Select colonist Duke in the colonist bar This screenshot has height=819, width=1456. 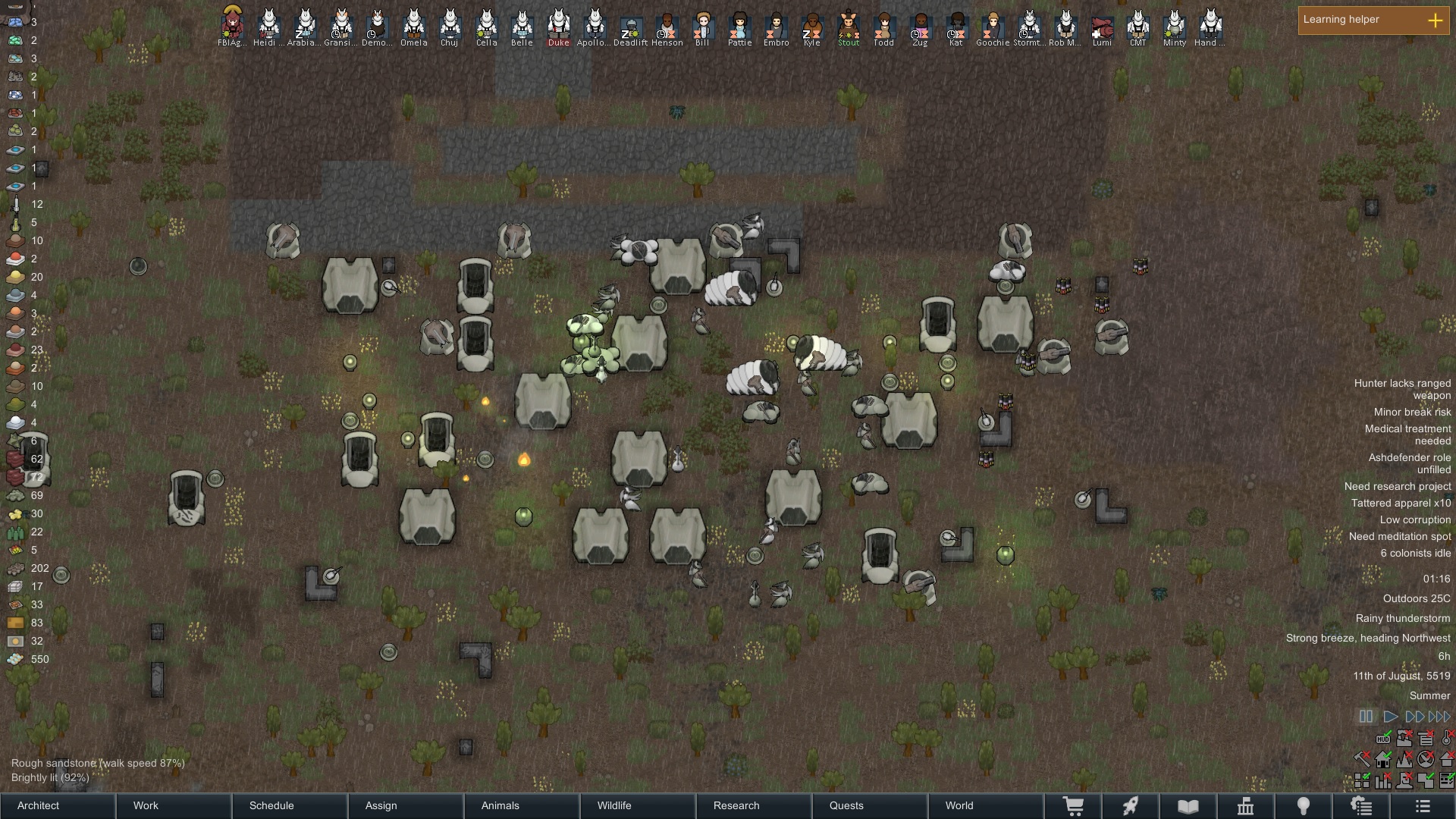click(559, 26)
